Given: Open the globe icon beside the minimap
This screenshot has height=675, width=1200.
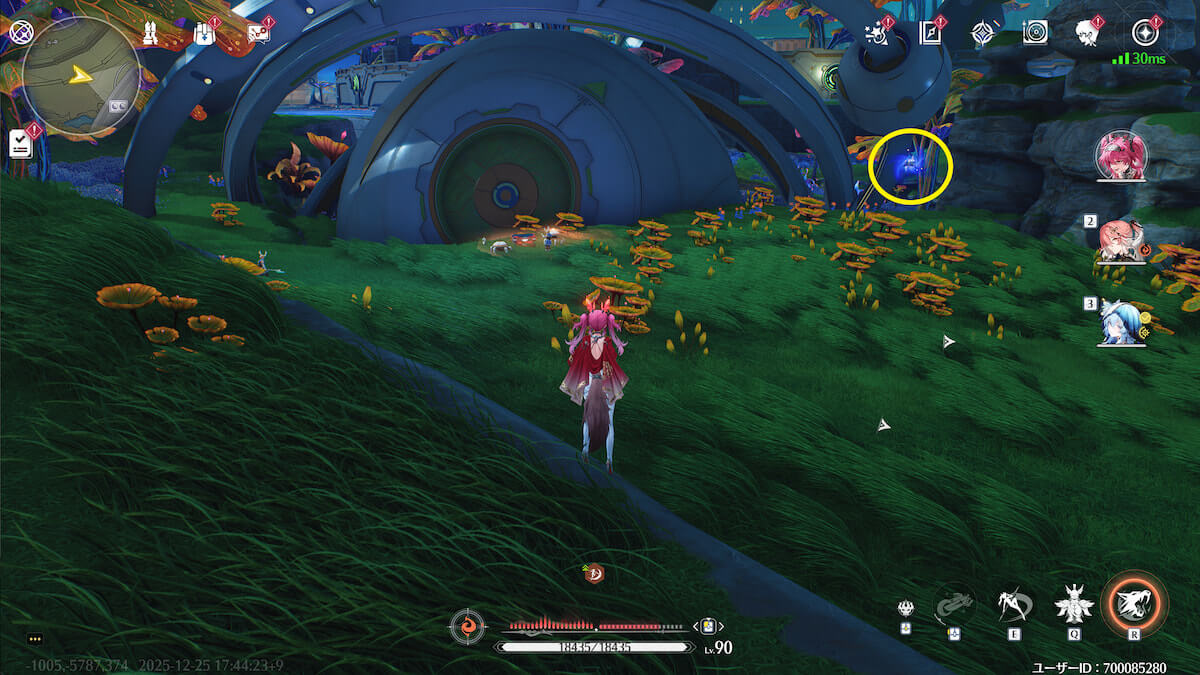Looking at the screenshot, I should [x=20, y=32].
